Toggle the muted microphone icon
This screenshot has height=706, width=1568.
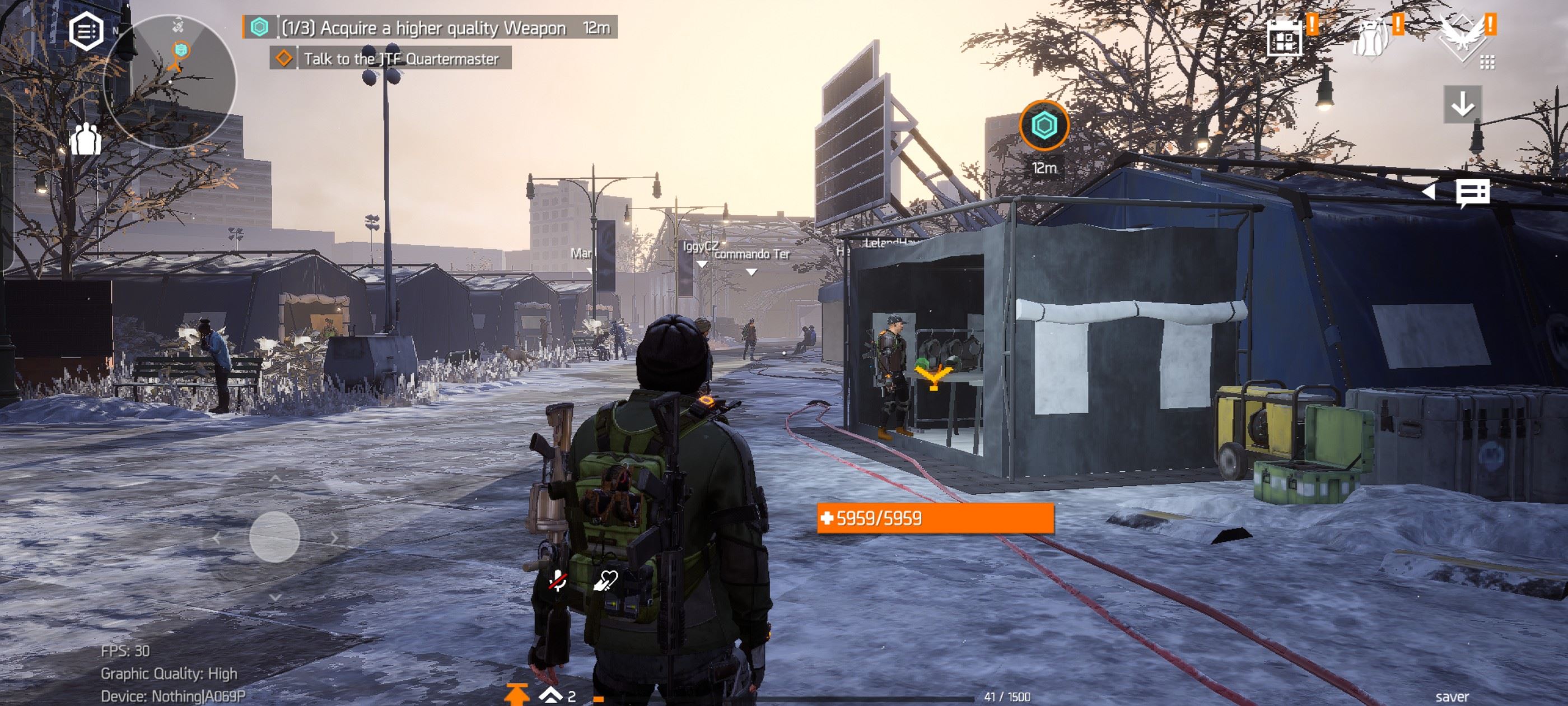pyautogui.click(x=558, y=581)
